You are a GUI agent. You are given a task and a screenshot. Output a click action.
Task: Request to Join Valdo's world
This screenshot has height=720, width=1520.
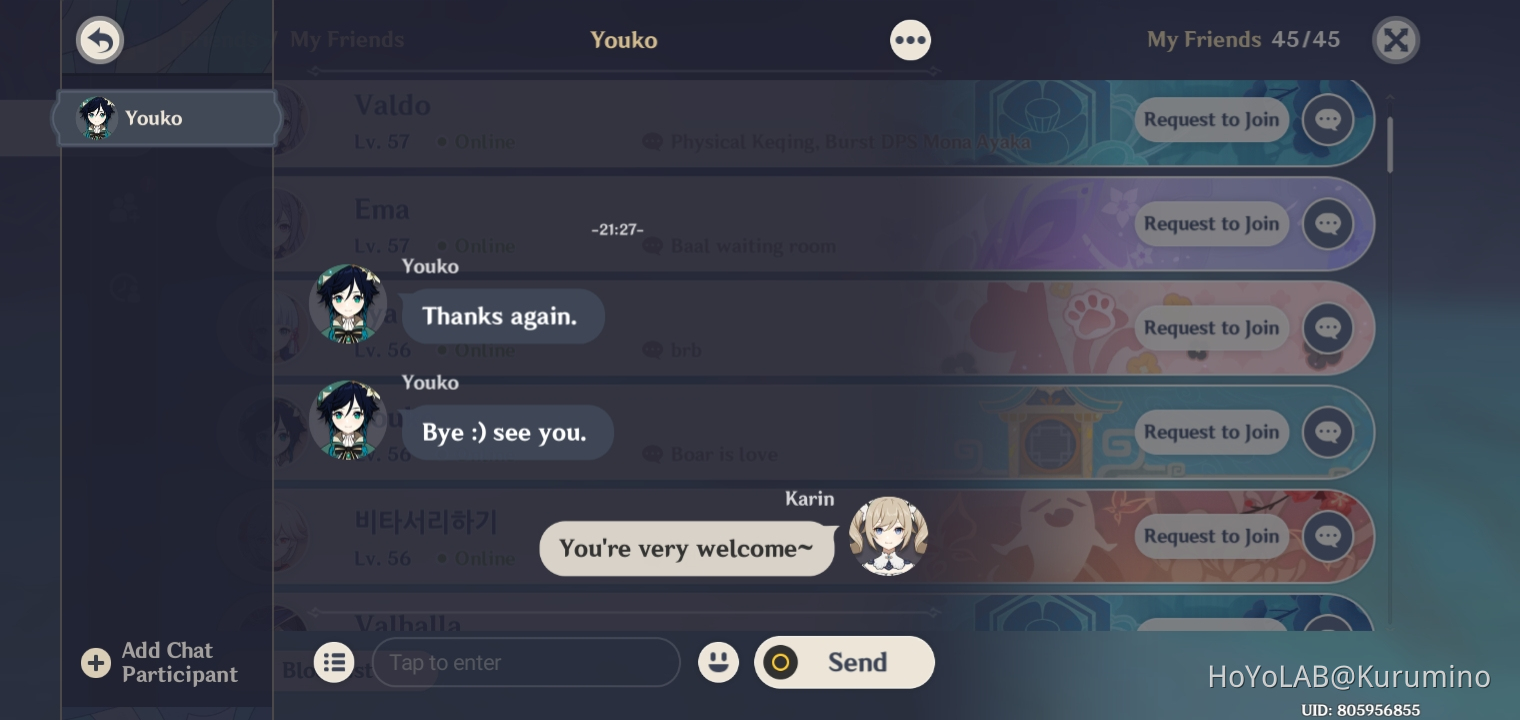tap(1211, 120)
